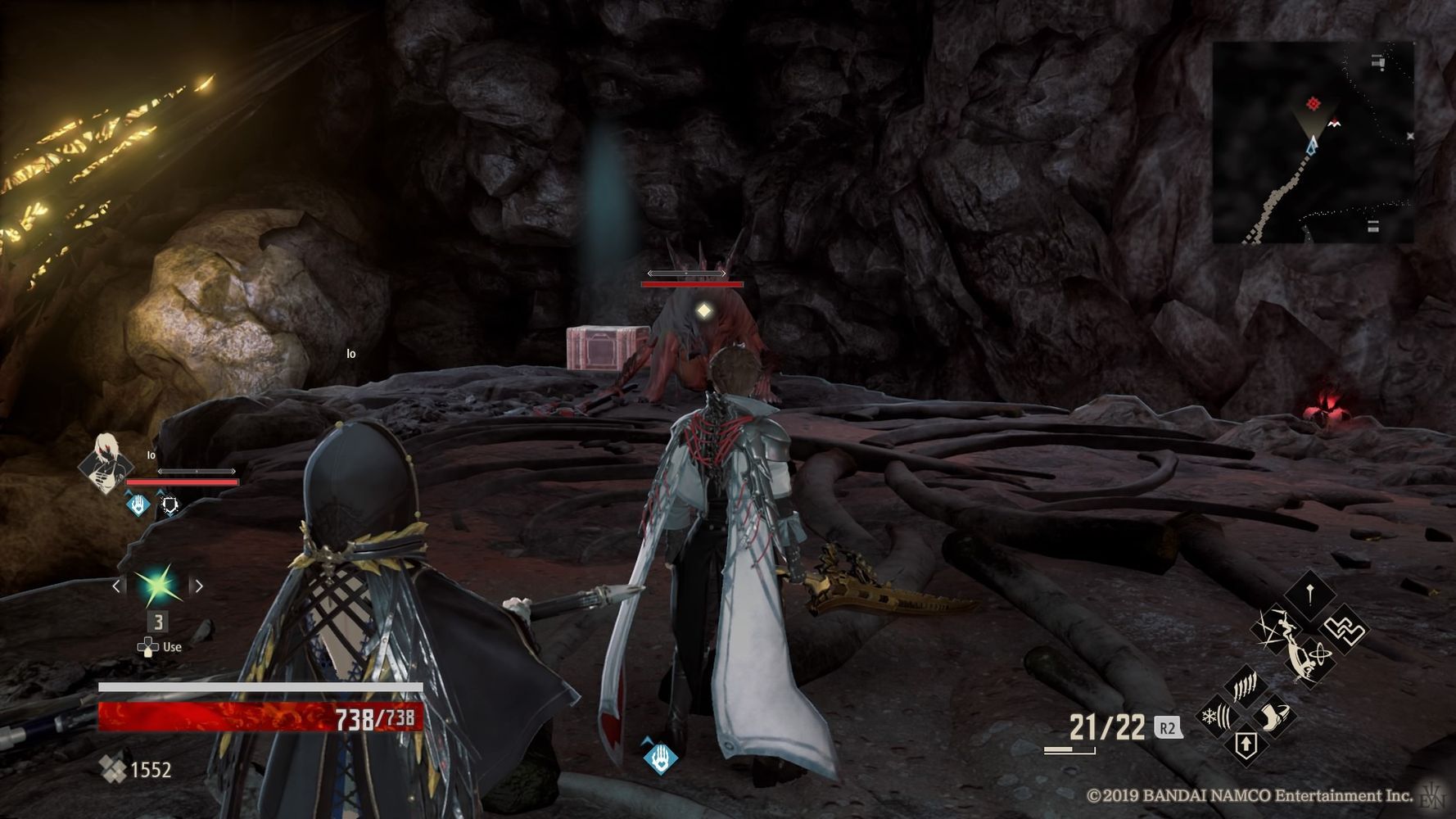Activate the row of blades gift
1456x819 pixels.
[1246, 686]
